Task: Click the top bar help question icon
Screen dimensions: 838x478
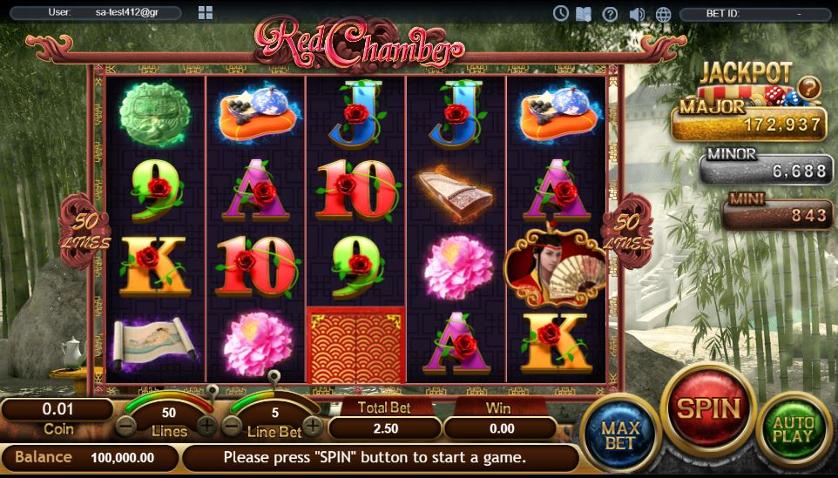Action: pyautogui.click(x=610, y=13)
